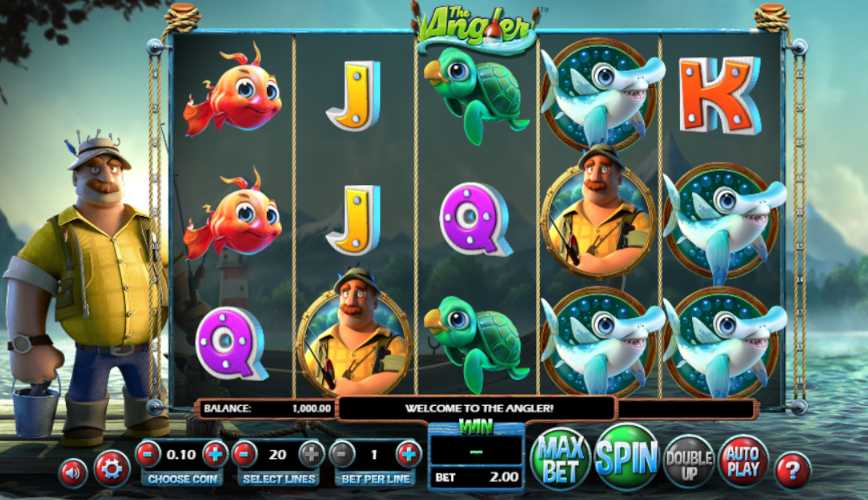The height and width of the screenshot is (500, 868).
Task: Open the help question mark button
Action: [793, 468]
